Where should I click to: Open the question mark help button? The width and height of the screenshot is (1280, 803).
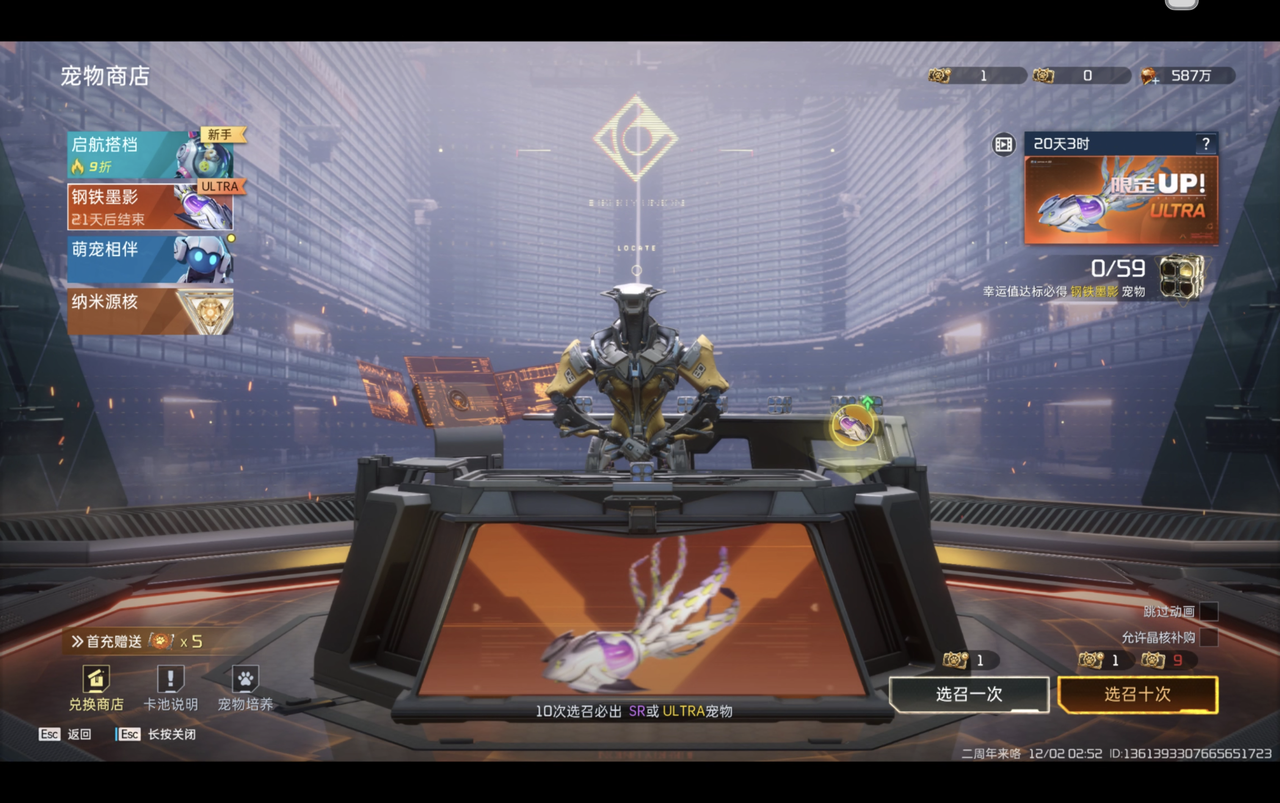pyautogui.click(x=1206, y=144)
